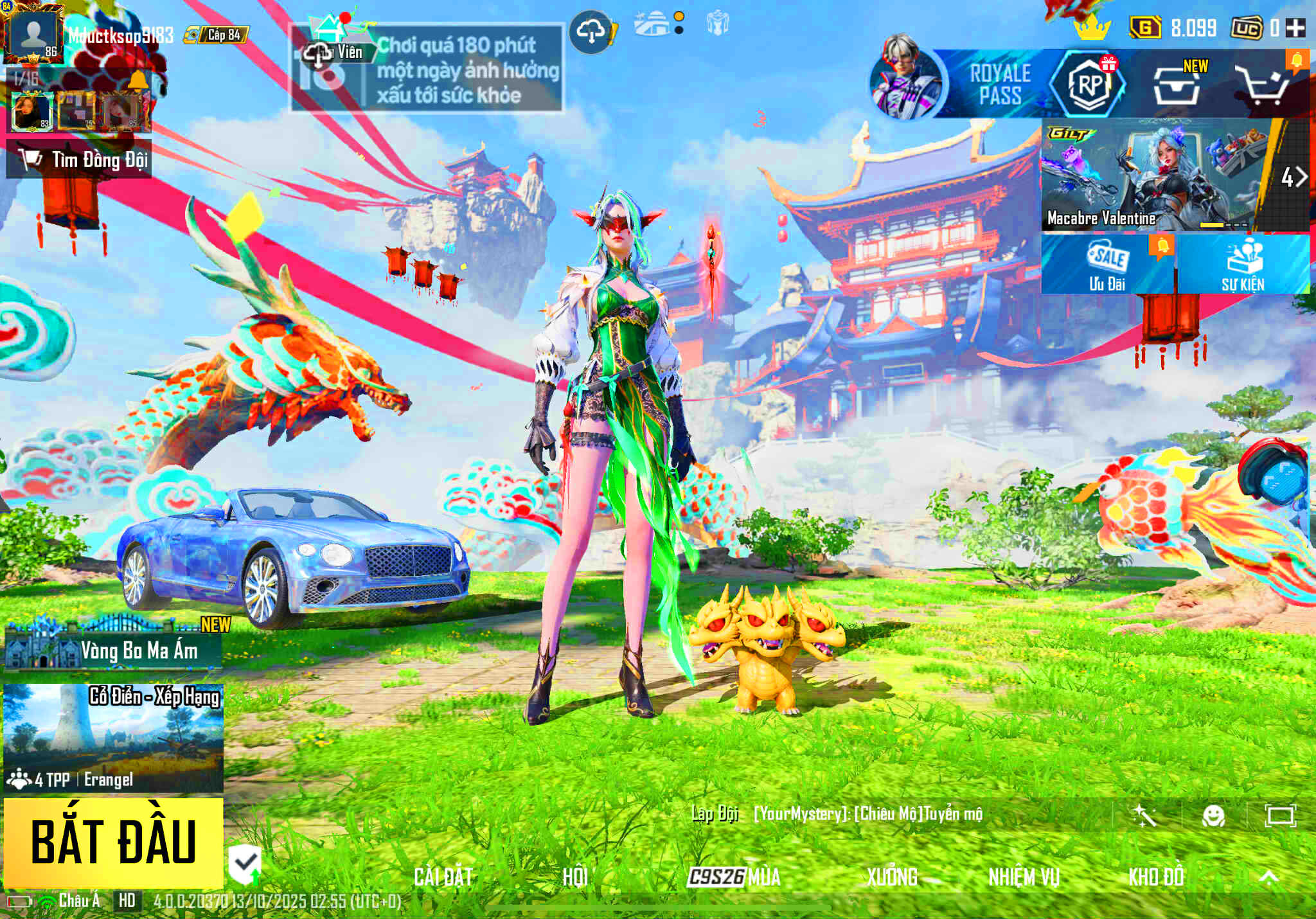The image size is (1316, 919).
Task: Open the KHO ĐỒ inventory menu
Action: [x=1155, y=877]
